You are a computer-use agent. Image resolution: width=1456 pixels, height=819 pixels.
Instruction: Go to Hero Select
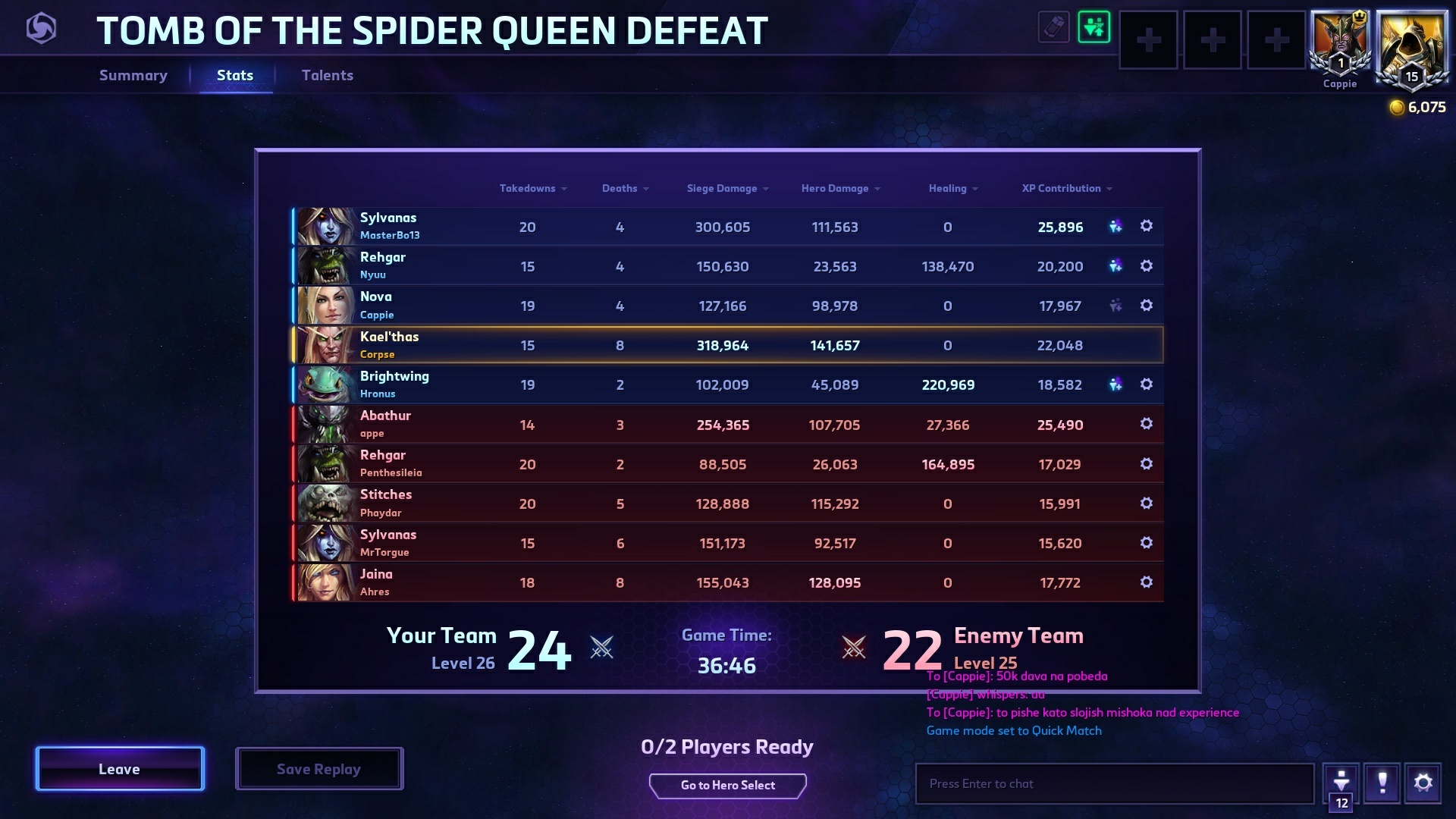(727, 786)
